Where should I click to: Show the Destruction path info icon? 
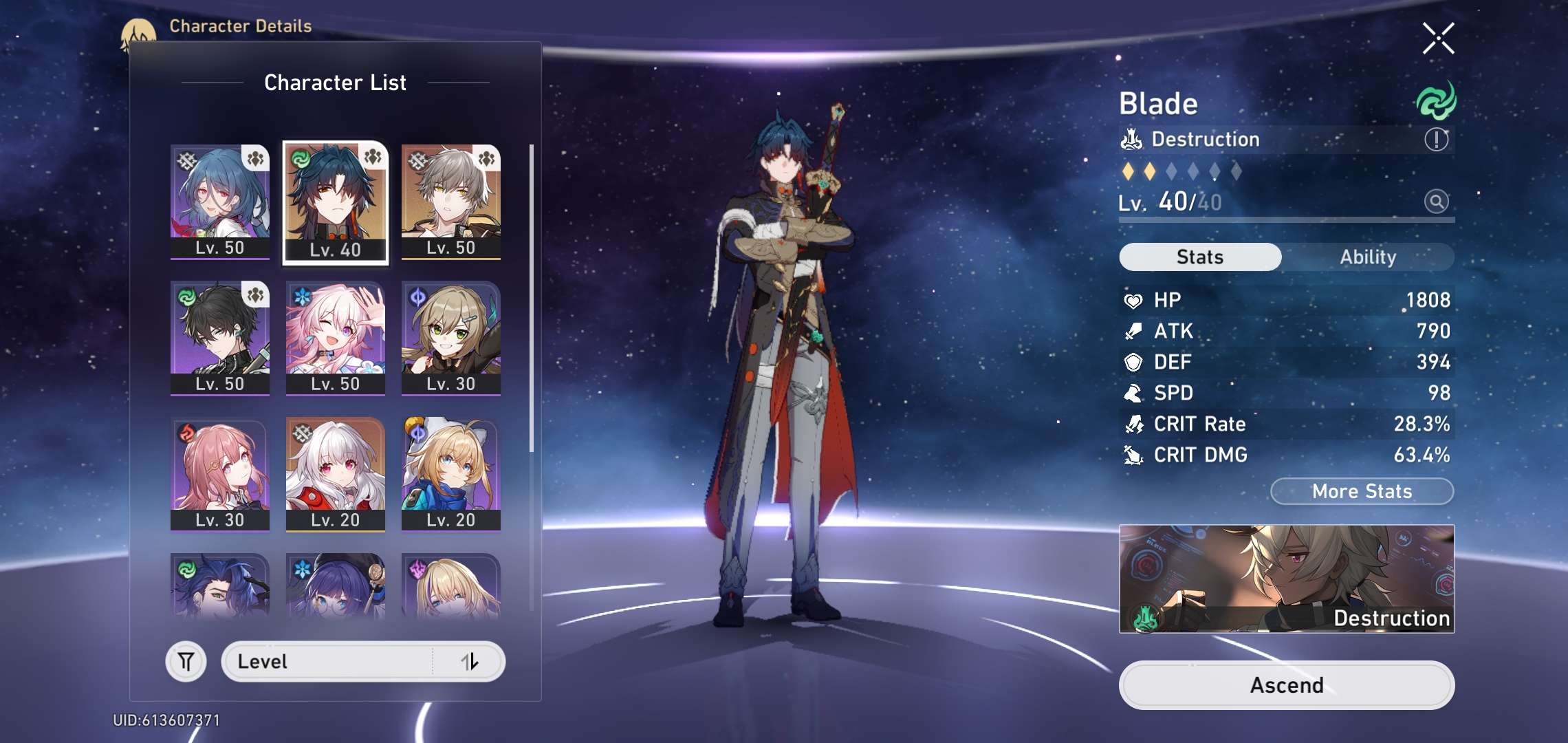[x=1436, y=140]
